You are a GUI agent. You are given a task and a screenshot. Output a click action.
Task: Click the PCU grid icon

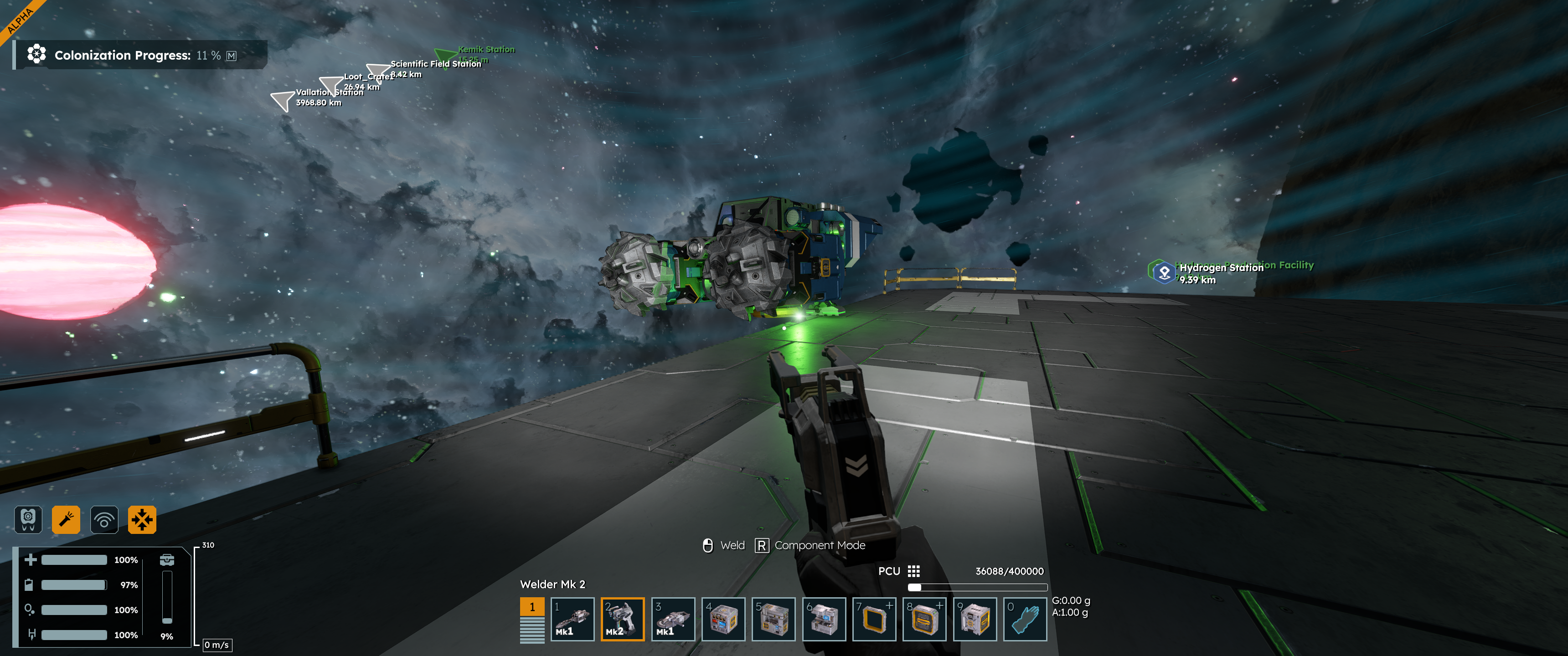(913, 571)
